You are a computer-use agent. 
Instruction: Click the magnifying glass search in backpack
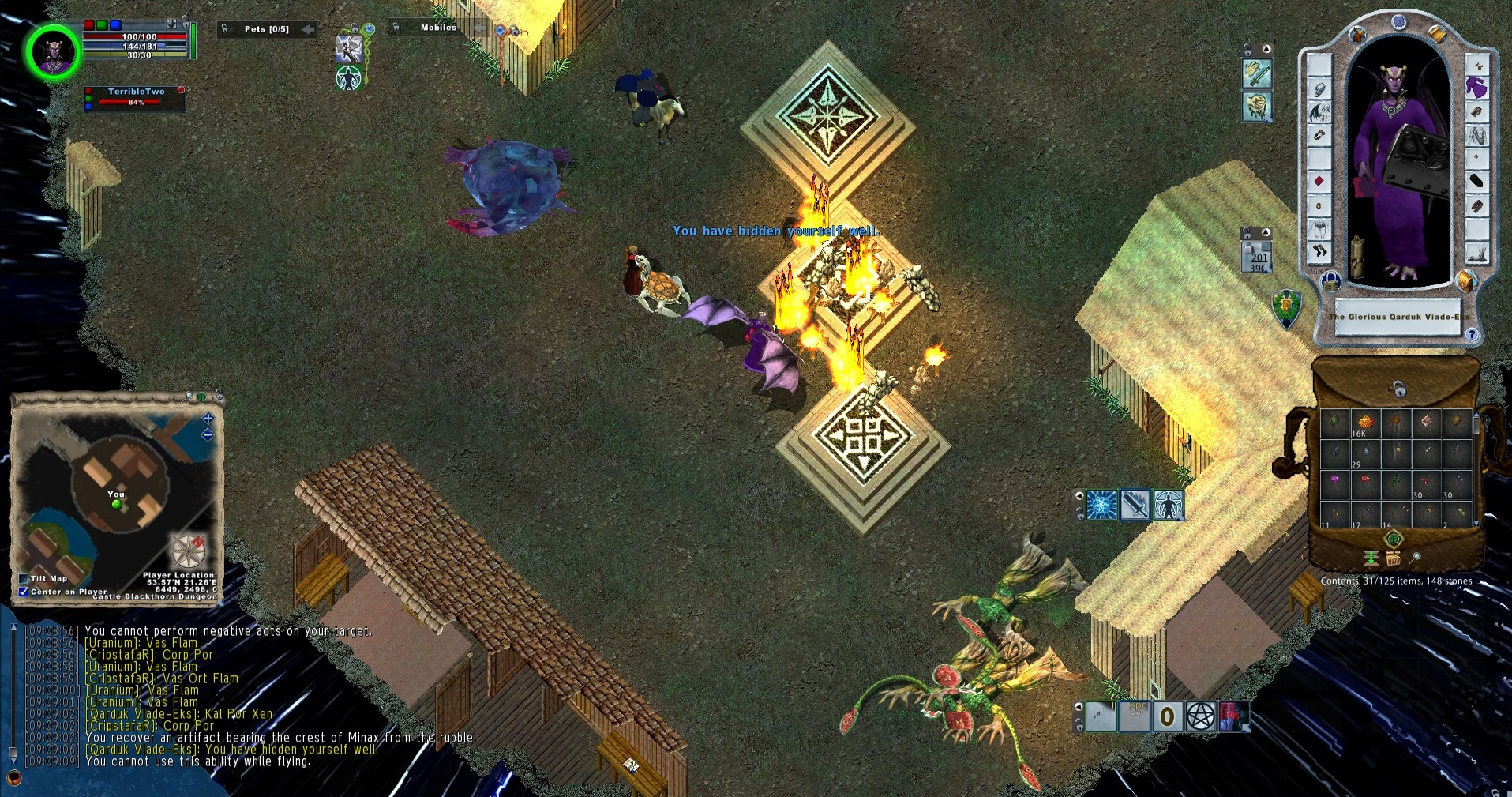pyautogui.click(x=1416, y=558)
